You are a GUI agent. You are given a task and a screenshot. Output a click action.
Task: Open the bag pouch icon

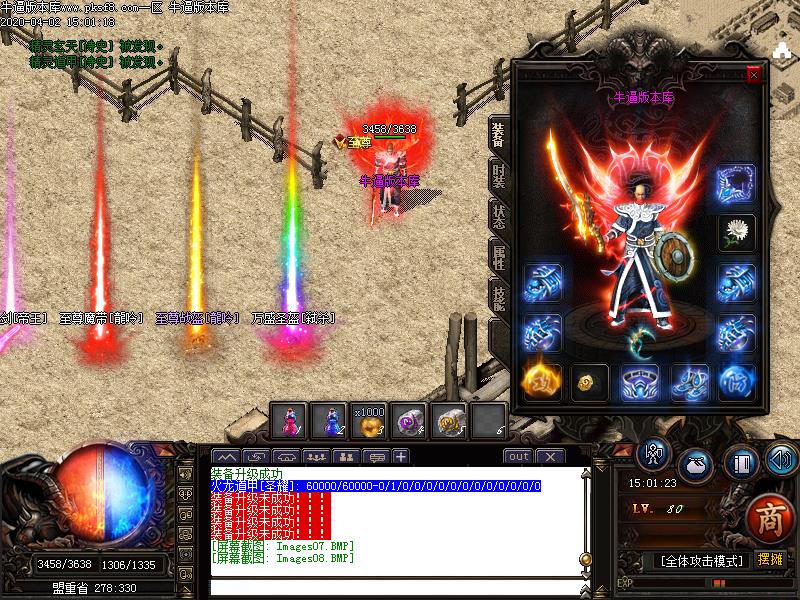click(x=696, y=466)
